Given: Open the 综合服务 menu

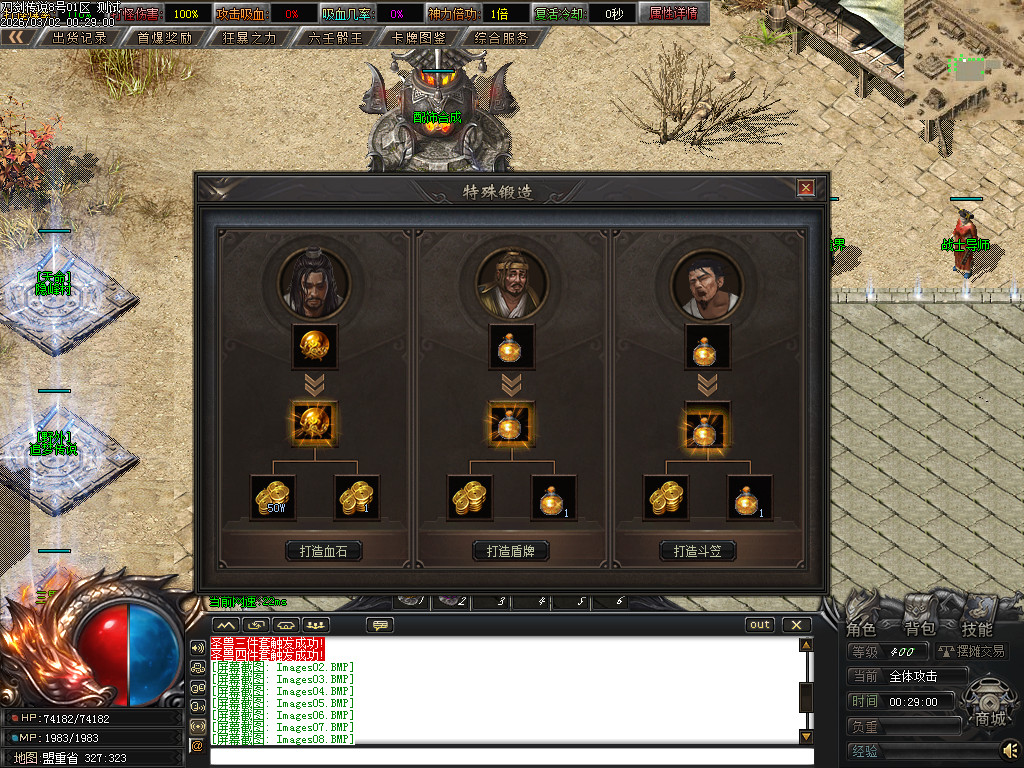Looking at the screenshot, I should 503,38.
